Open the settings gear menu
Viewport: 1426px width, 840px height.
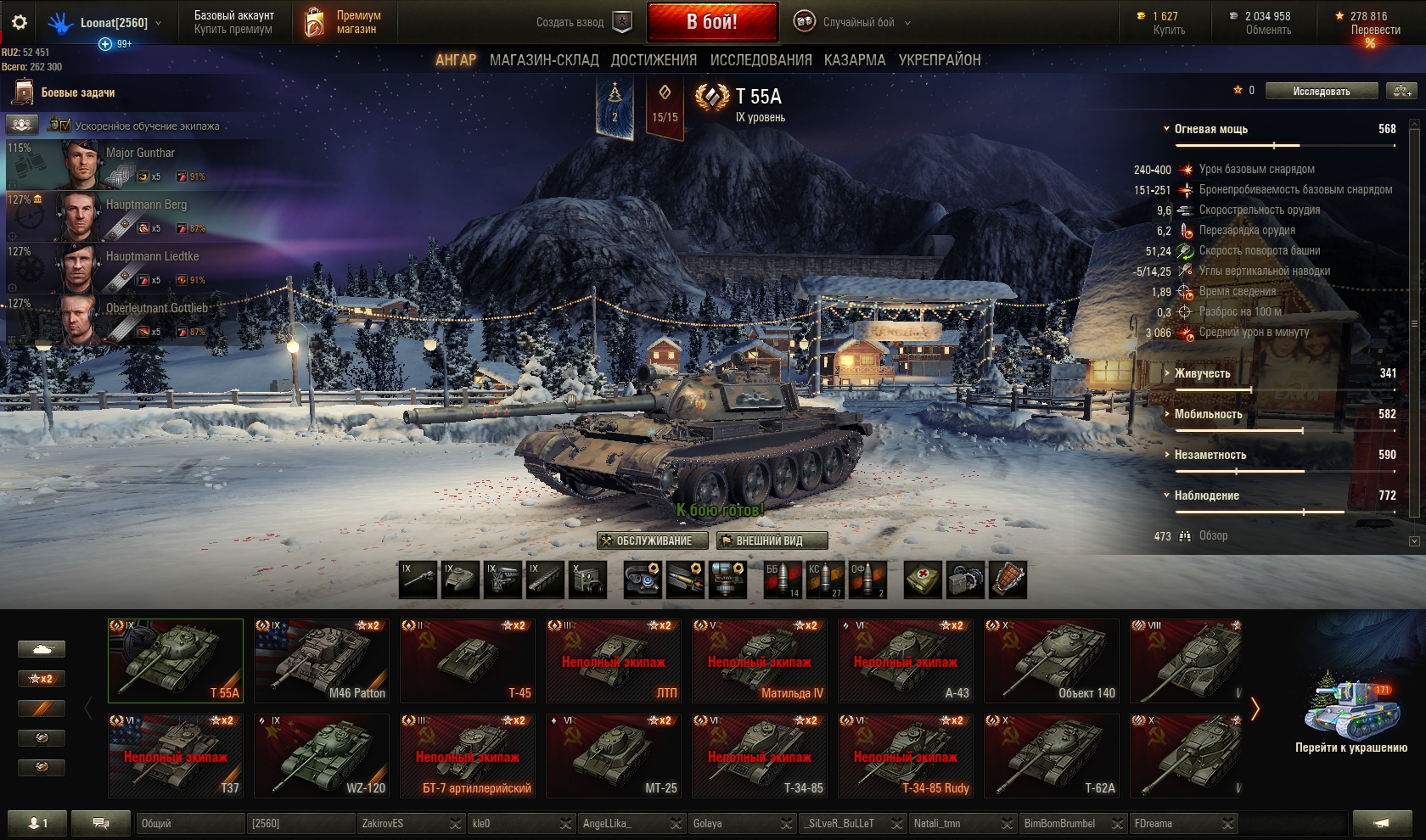(20, 23)
